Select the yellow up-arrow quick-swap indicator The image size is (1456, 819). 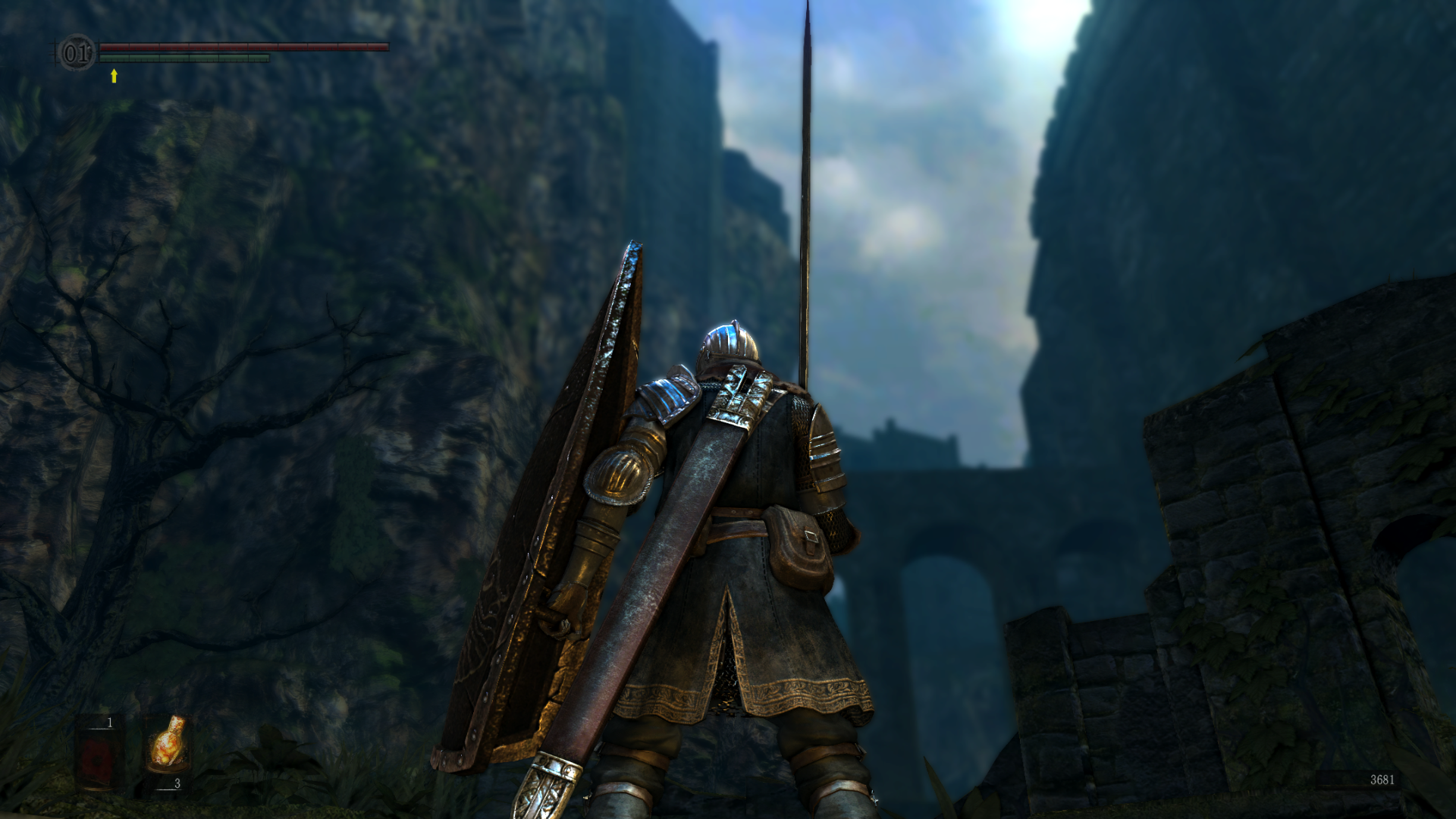click(x=114, y=75)
